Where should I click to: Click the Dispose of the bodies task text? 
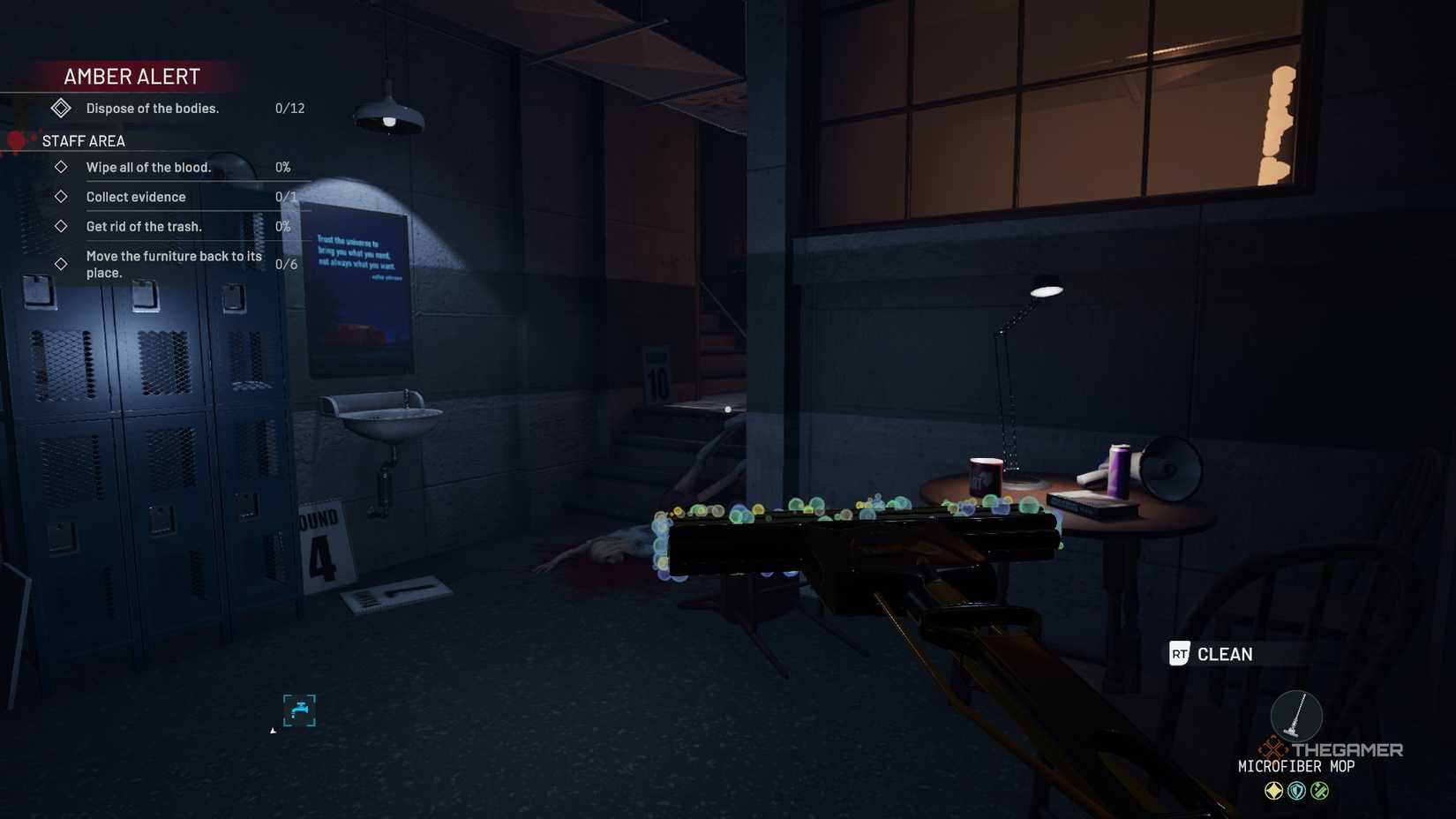click(152, 108)
